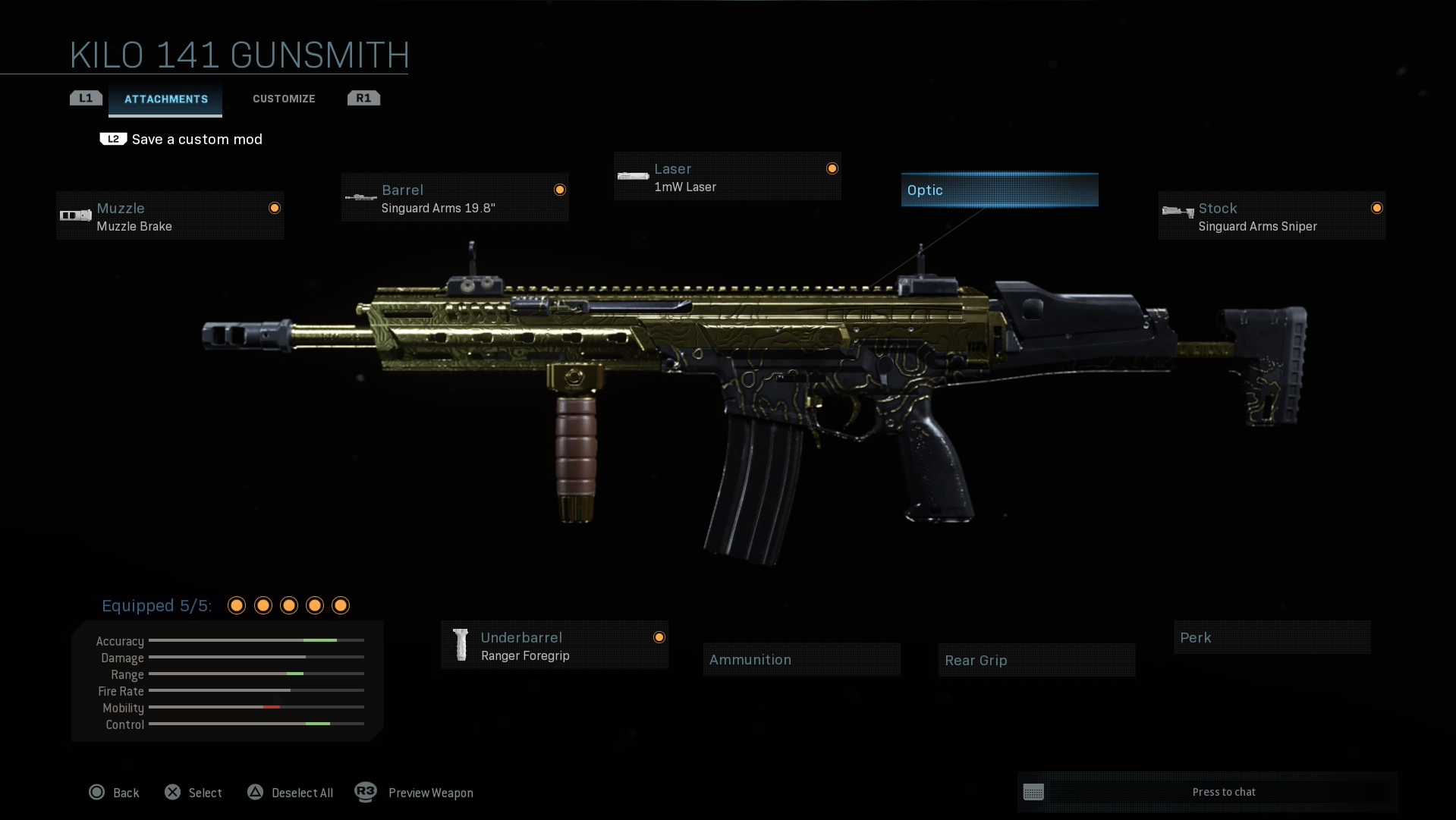Open the Rear Grip attachment slot
The height and width of the screenshot is (820, 1456).
[1036, 661]
